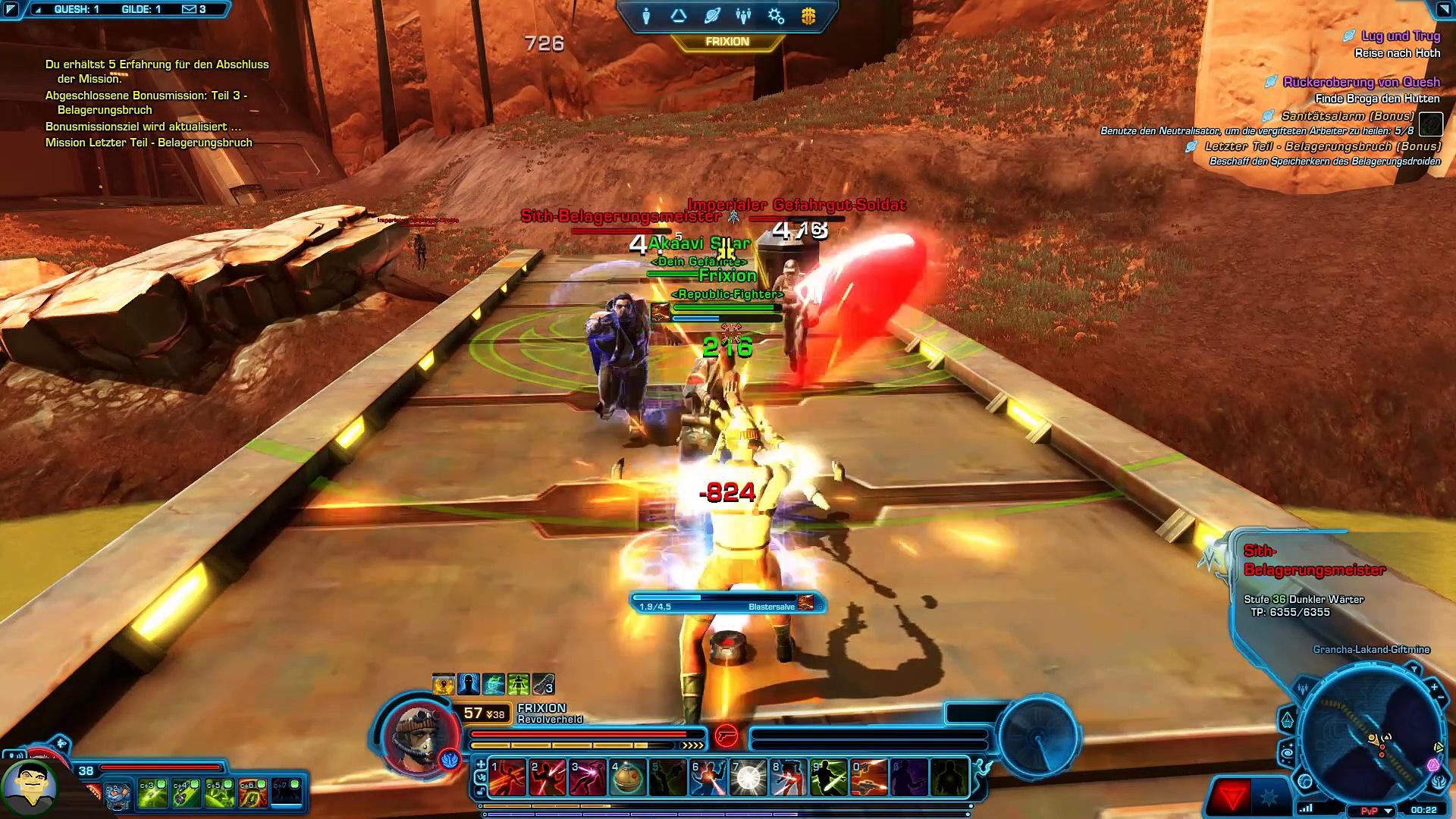
Task: Activate the thermal grenade ability in slot 4
Action: click(x=627, y=779)
